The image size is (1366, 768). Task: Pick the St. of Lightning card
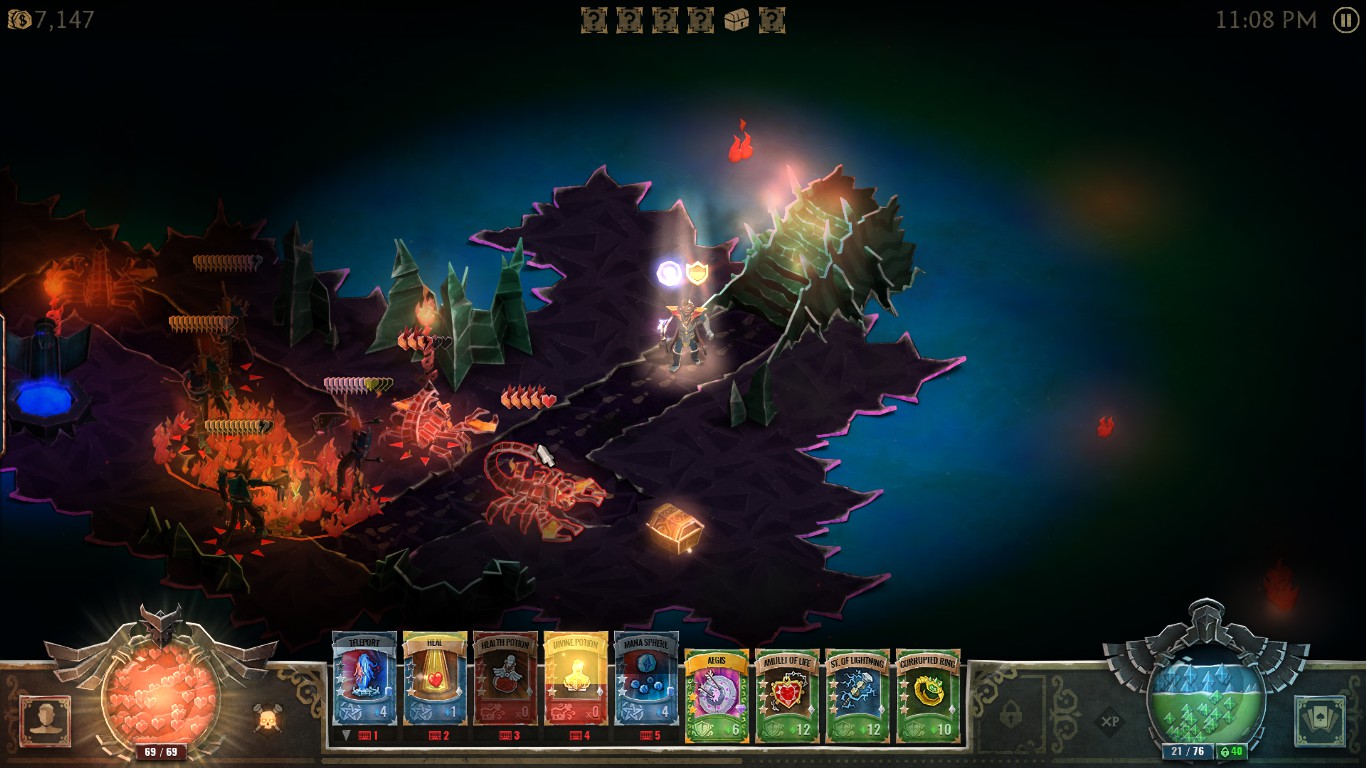[x=858, y=695]
